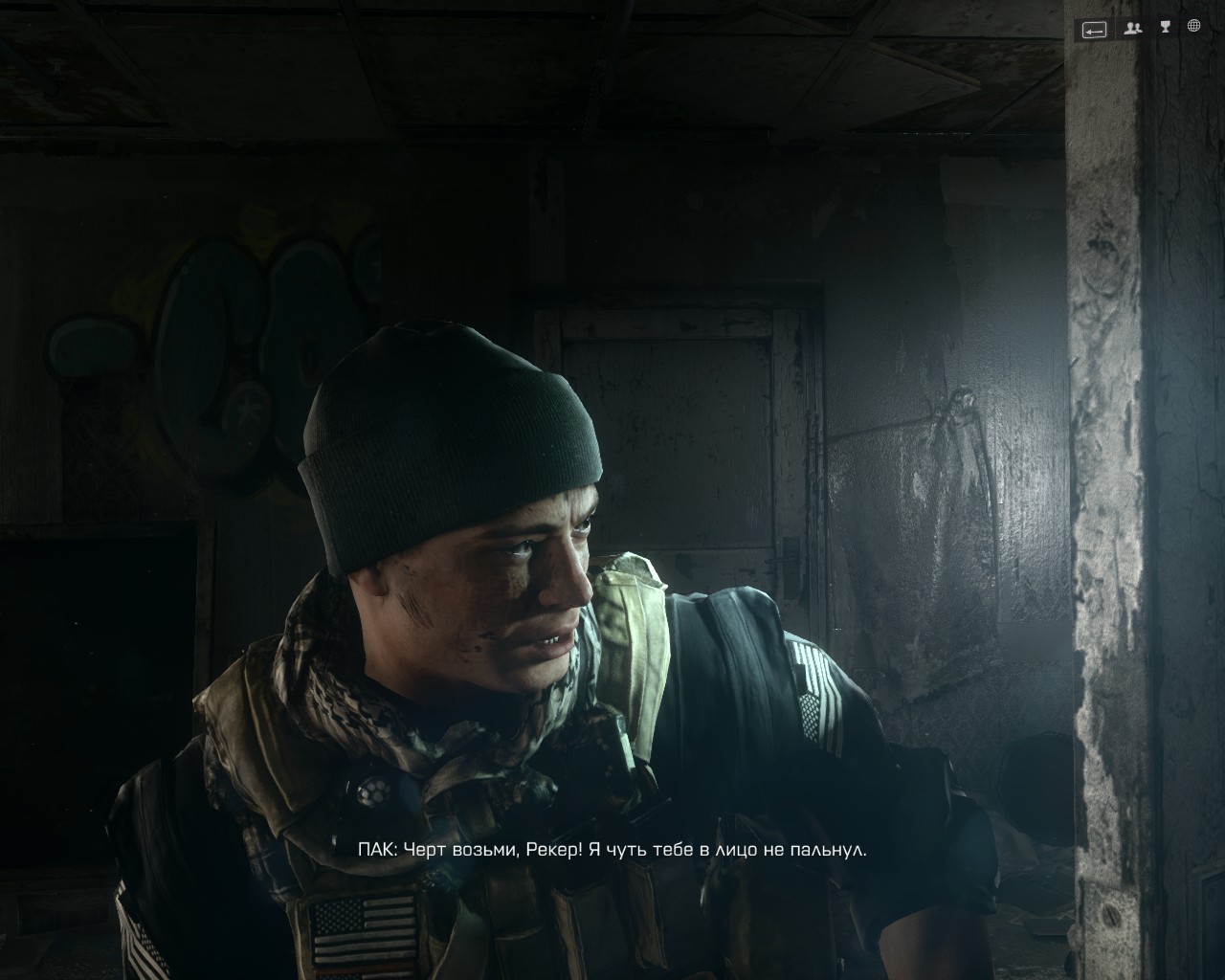Show achievements via the trophy cup icon

coord(1165,28)
